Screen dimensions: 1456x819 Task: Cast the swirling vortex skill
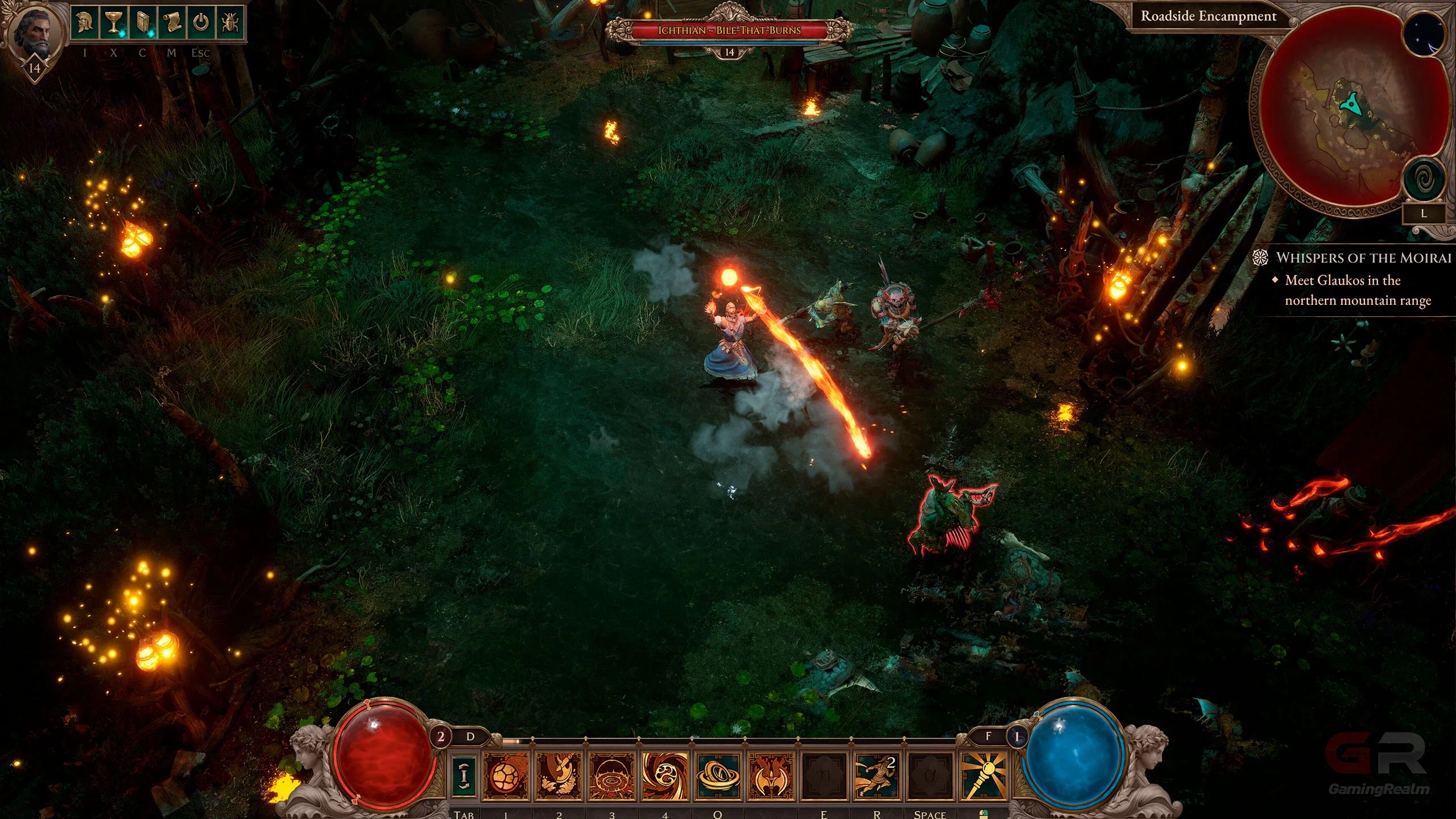pos(664,775)
